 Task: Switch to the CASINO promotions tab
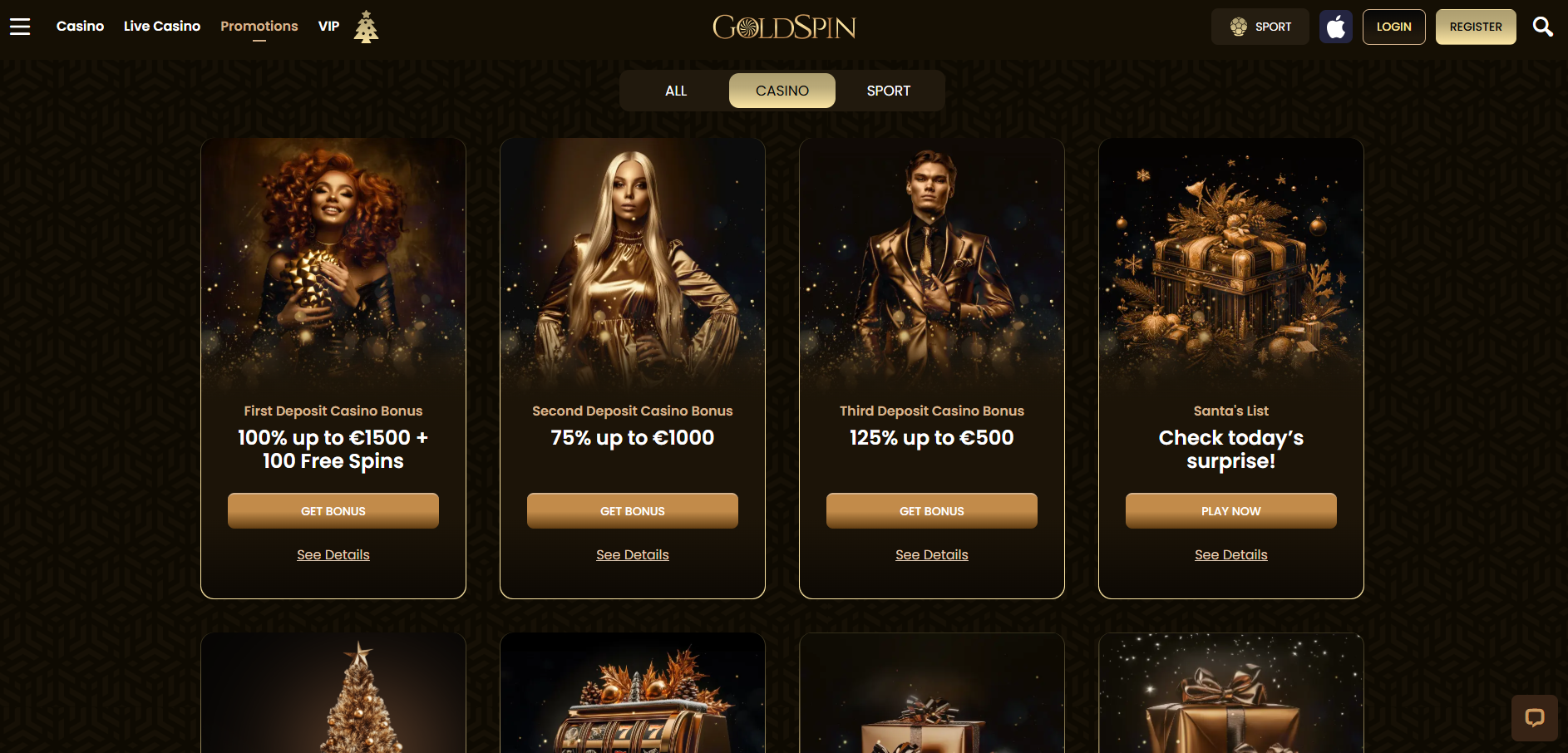tap(782, 90)
